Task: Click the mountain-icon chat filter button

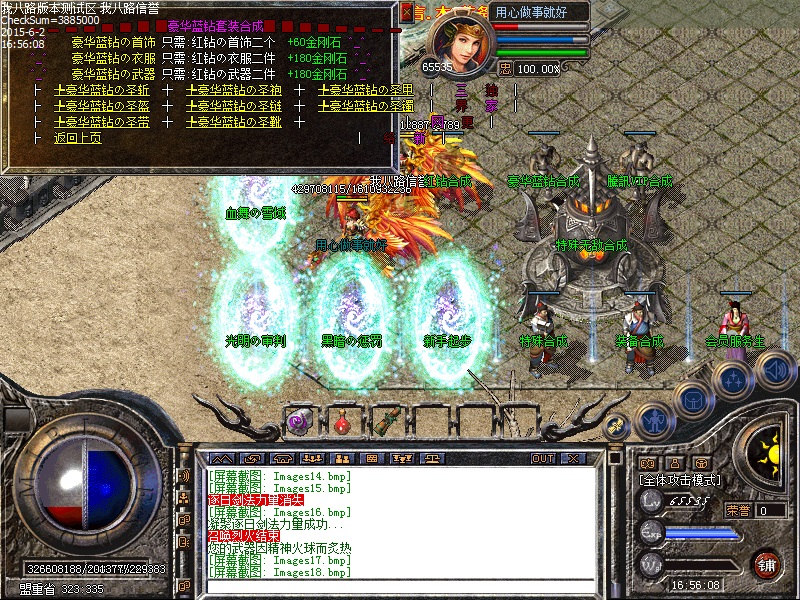Action: (x=223, y=458)
